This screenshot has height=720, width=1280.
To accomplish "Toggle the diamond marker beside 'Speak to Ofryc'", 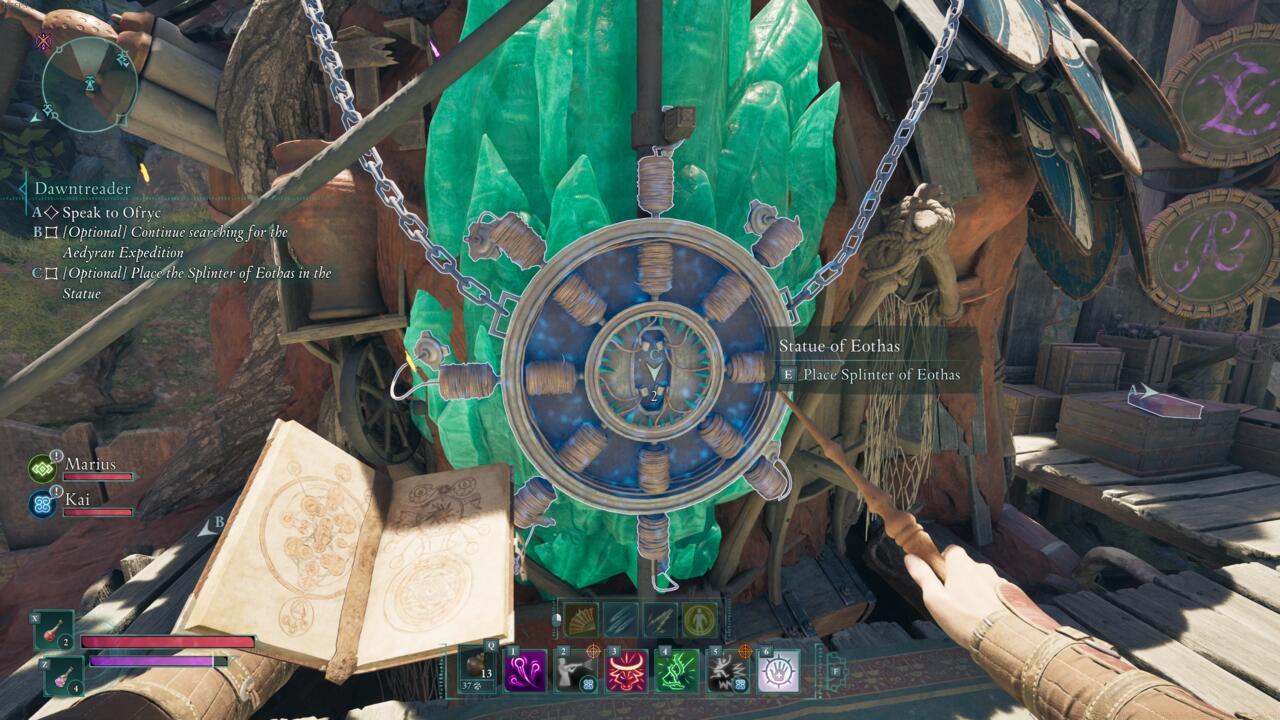I will [52, 212].
